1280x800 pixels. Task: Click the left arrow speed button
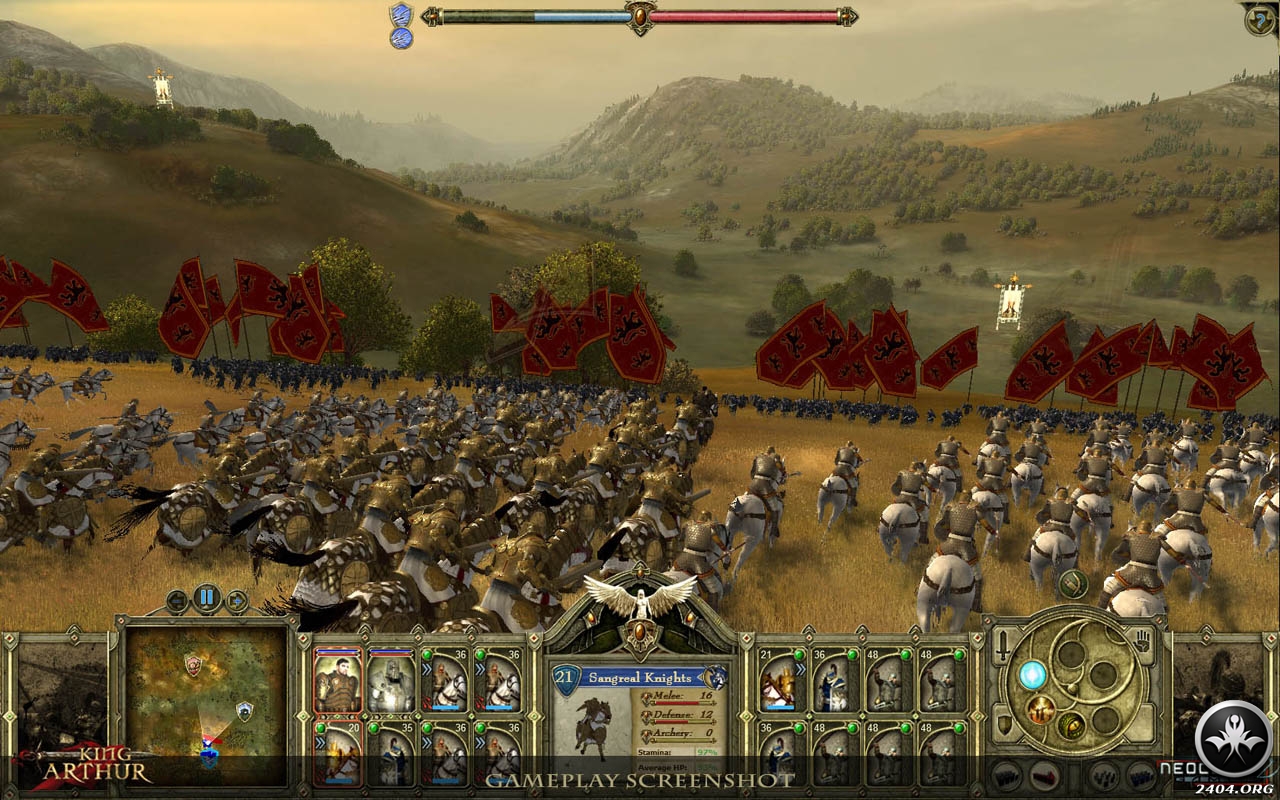pyautogui.click(x=178, y=601)
